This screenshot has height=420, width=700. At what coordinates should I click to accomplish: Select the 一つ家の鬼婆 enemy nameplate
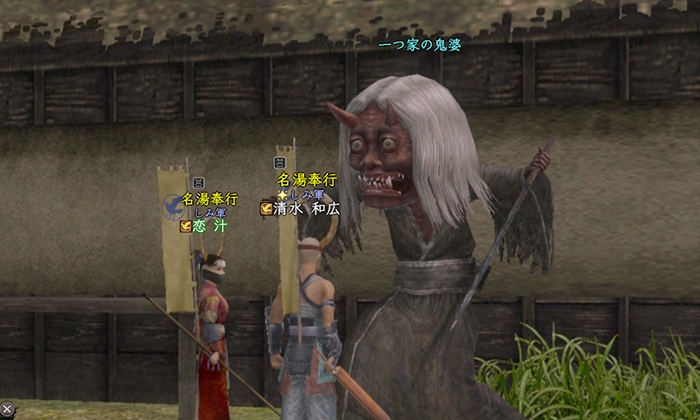click(420, 46)
